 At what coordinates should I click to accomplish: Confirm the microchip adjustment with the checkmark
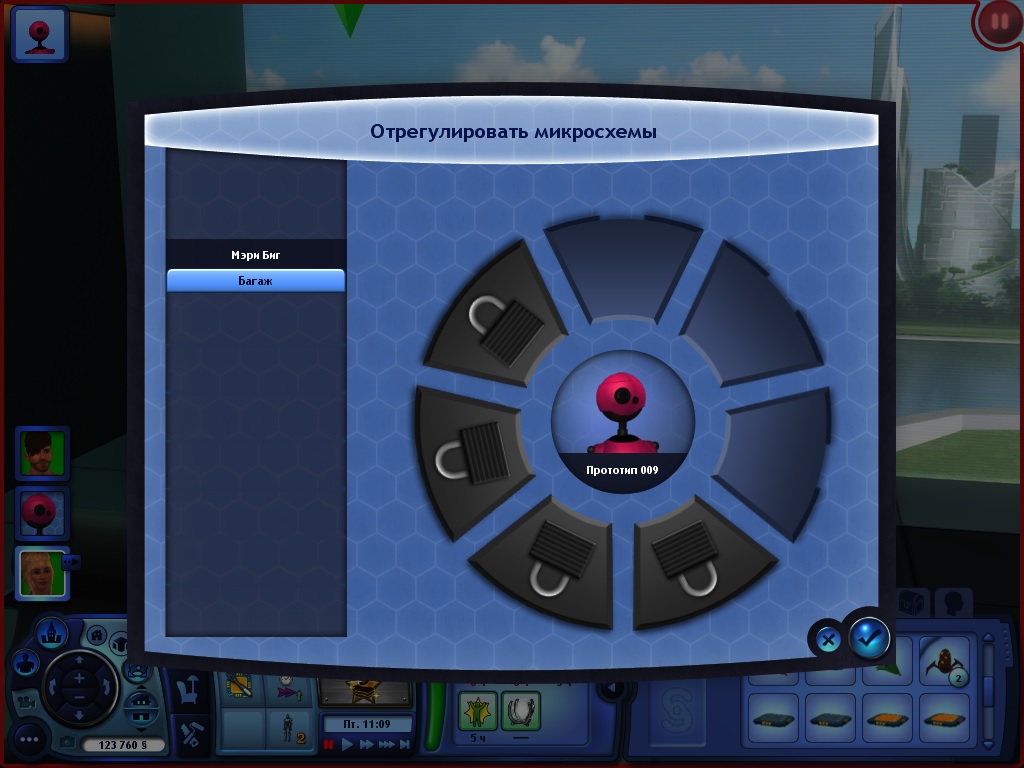(869, 637)
